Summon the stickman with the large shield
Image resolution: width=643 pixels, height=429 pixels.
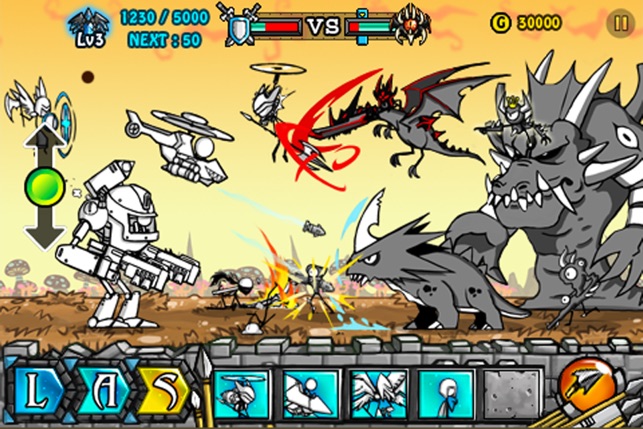[x=311, y=393]
